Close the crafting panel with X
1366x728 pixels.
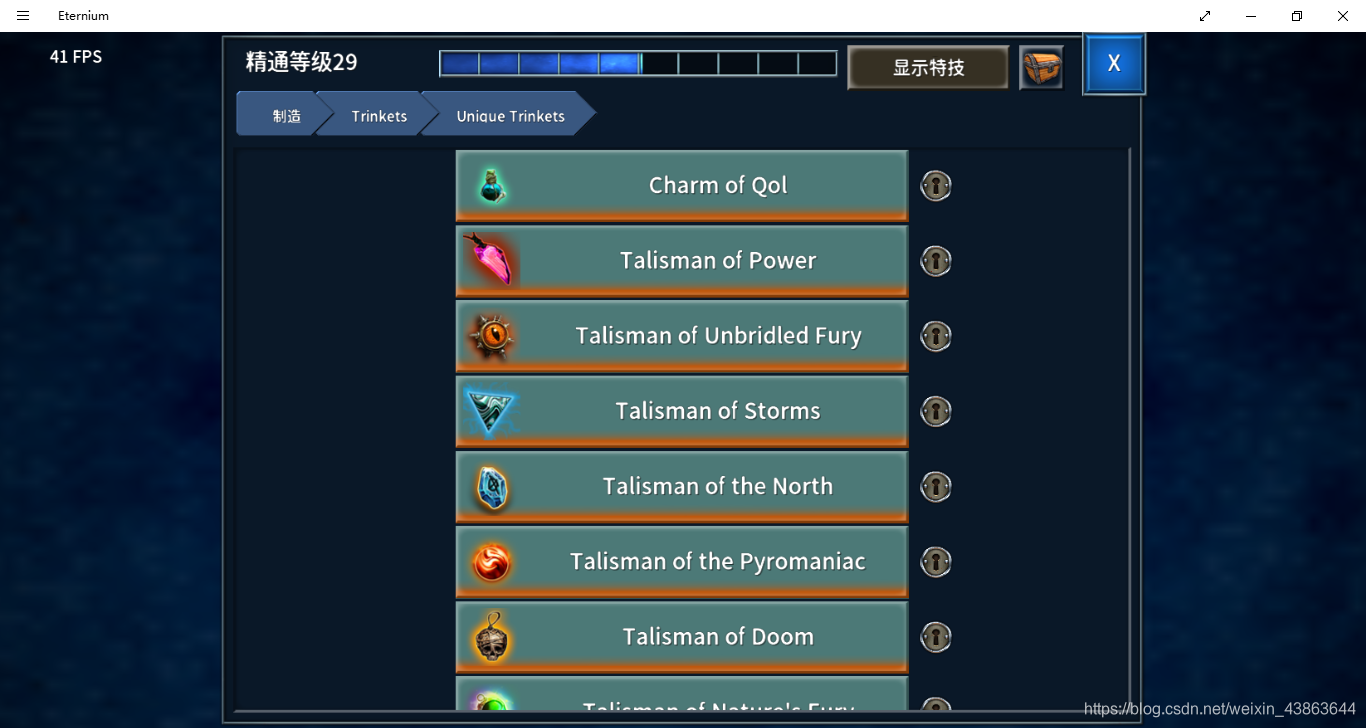pos(1113,64)
